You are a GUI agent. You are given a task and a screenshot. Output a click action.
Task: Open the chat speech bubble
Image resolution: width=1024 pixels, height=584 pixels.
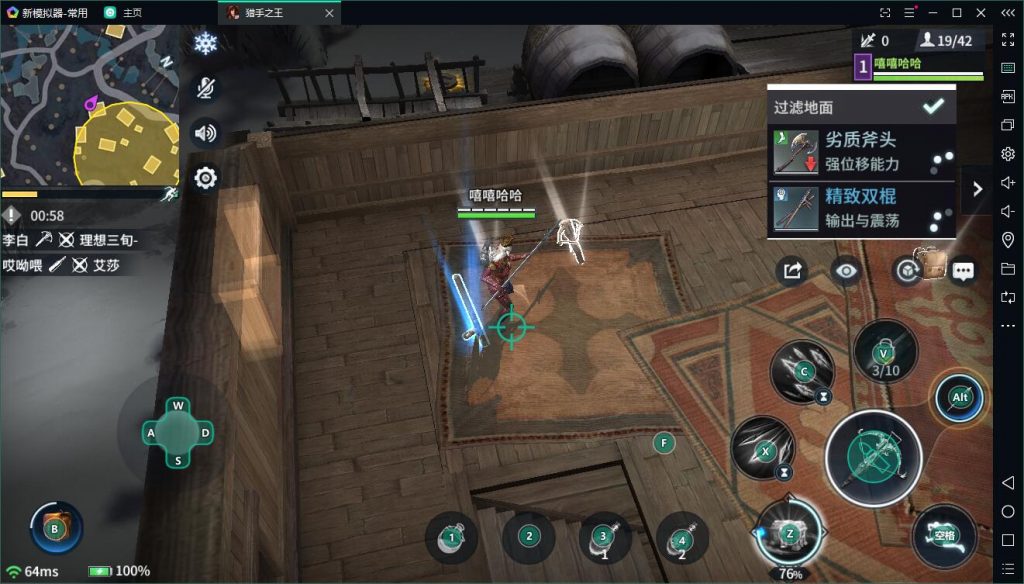pos(963,271)
